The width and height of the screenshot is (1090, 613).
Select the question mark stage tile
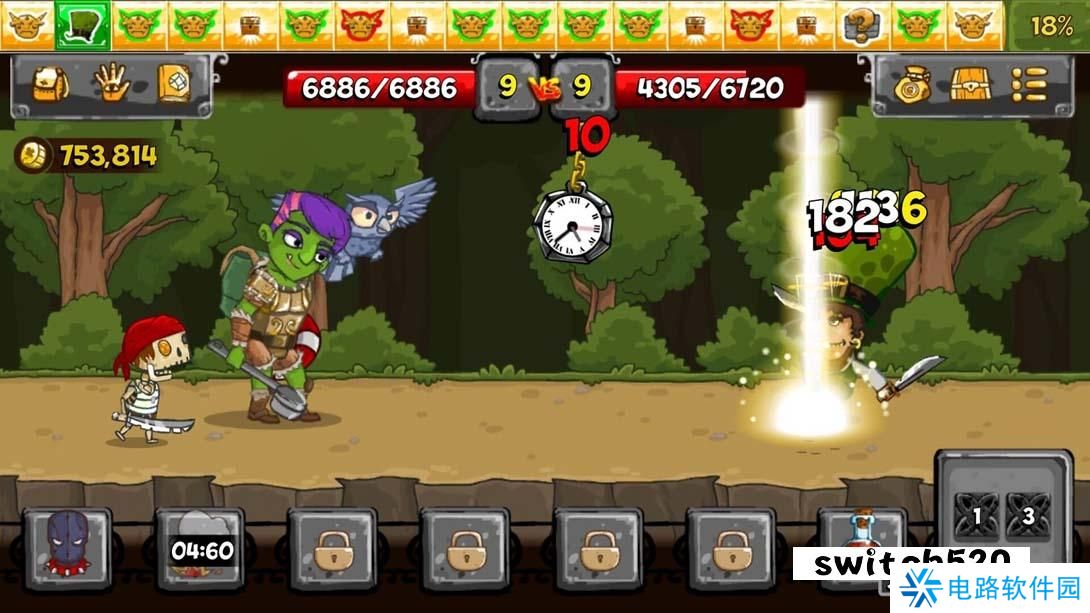pyautogui.click(x=859, y=25)
